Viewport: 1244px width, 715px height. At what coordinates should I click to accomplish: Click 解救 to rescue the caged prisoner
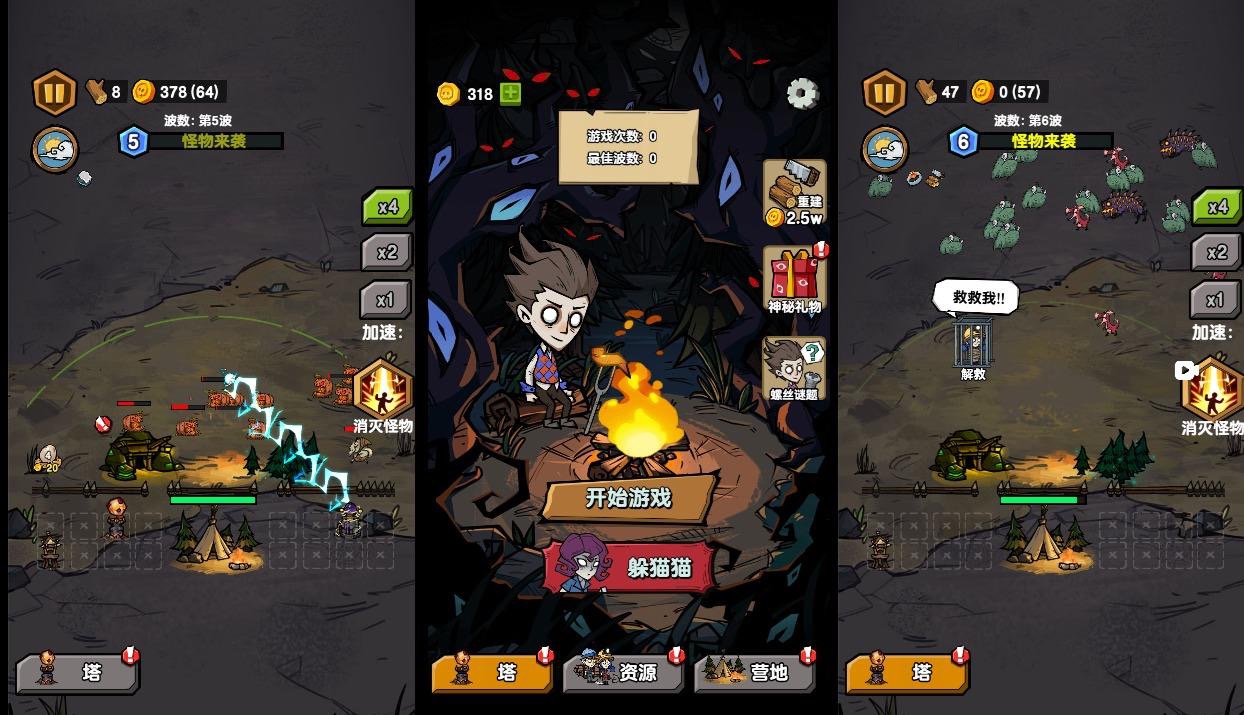tap(973, 347)
